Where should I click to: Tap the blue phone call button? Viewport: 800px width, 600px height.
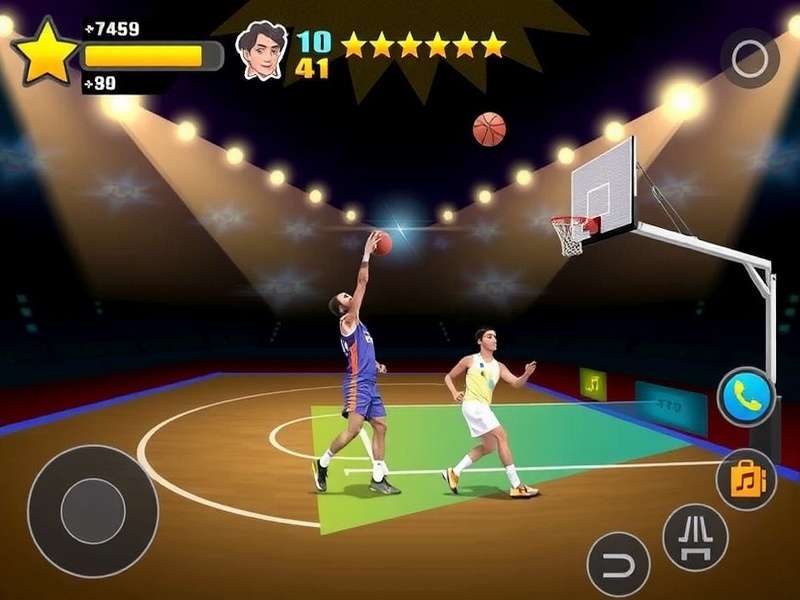(745, 398)
